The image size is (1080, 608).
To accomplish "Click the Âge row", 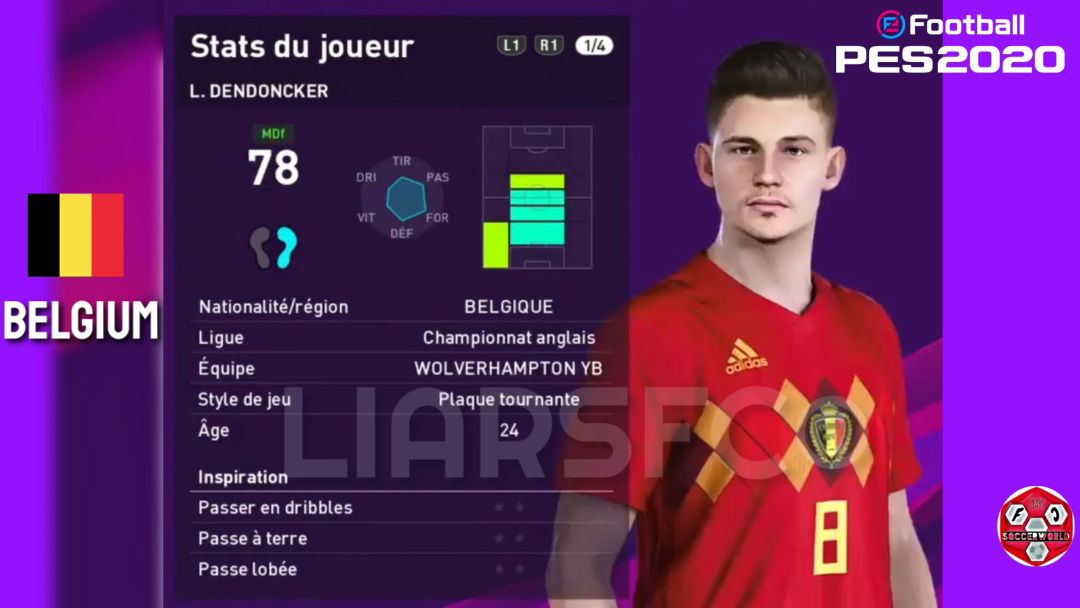I will 400,430.
